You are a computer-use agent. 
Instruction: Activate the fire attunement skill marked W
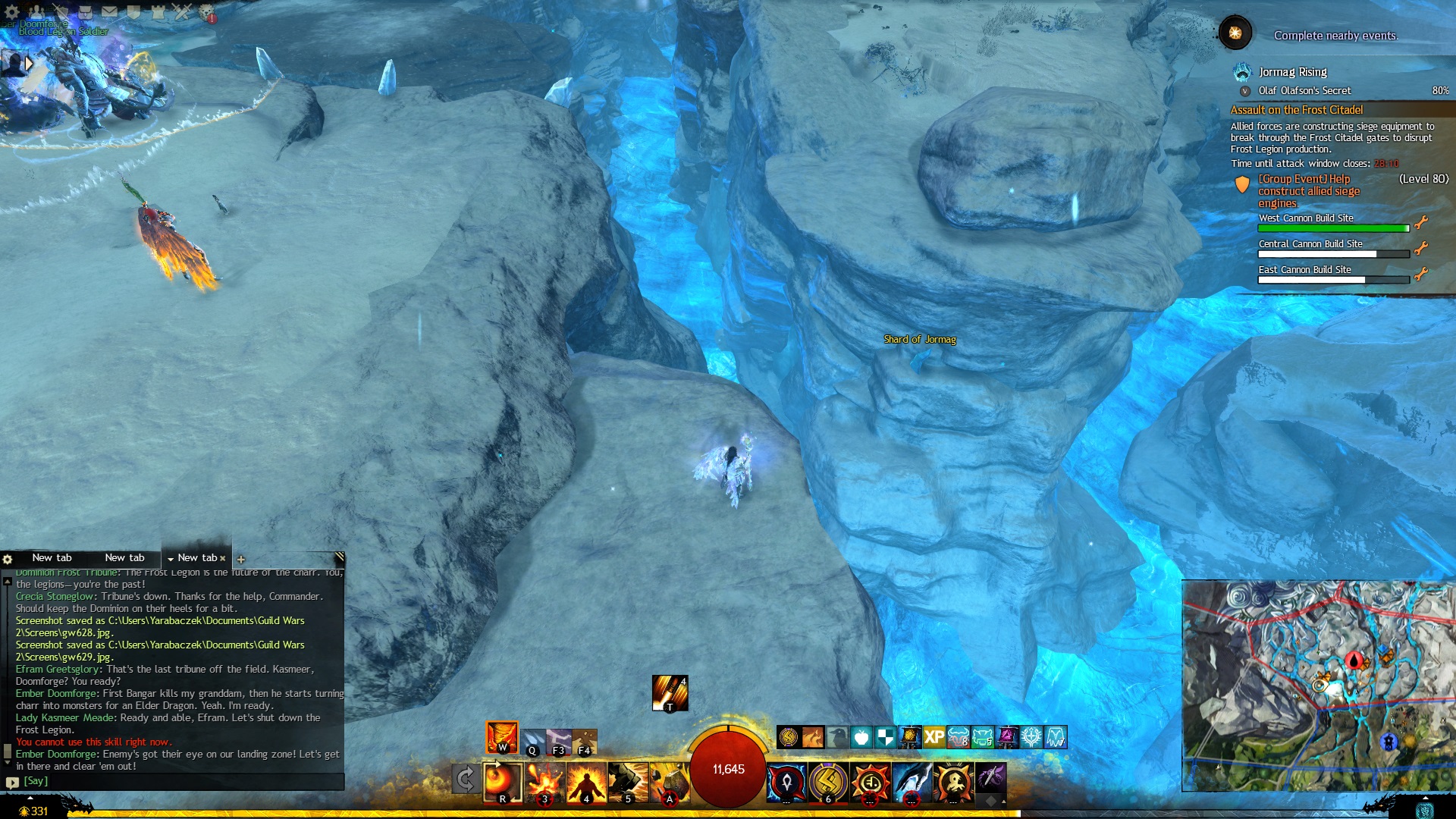click(x=502, y=736)
